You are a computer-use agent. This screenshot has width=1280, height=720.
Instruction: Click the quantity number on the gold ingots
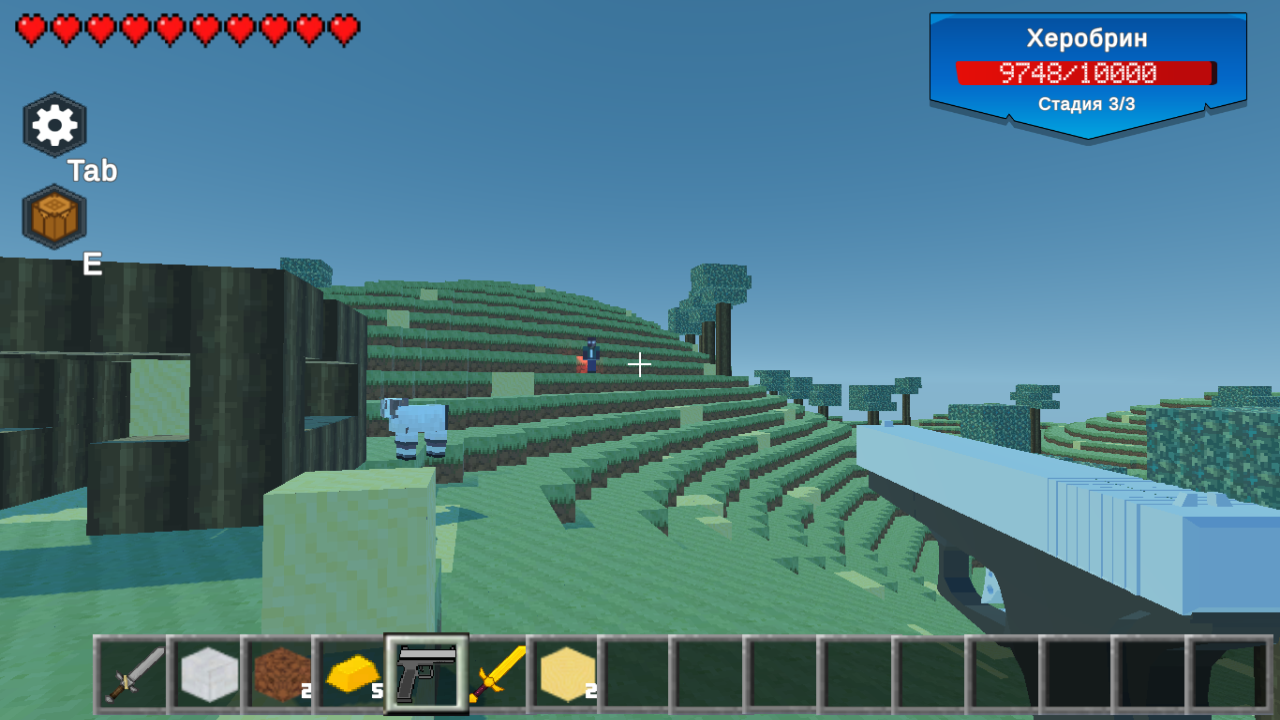click(x=377, y=692)
